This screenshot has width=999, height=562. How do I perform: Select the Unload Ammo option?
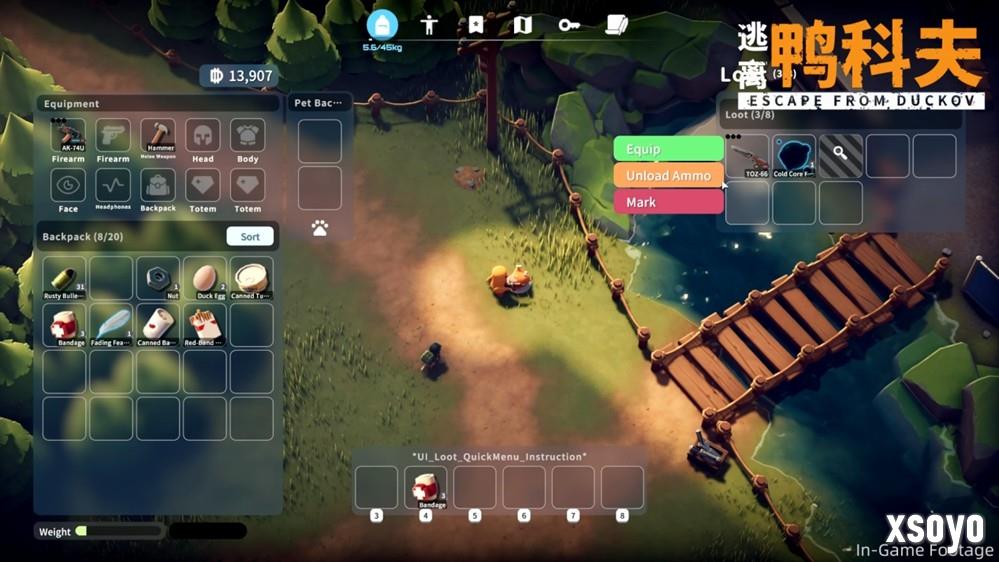(668, 176)
